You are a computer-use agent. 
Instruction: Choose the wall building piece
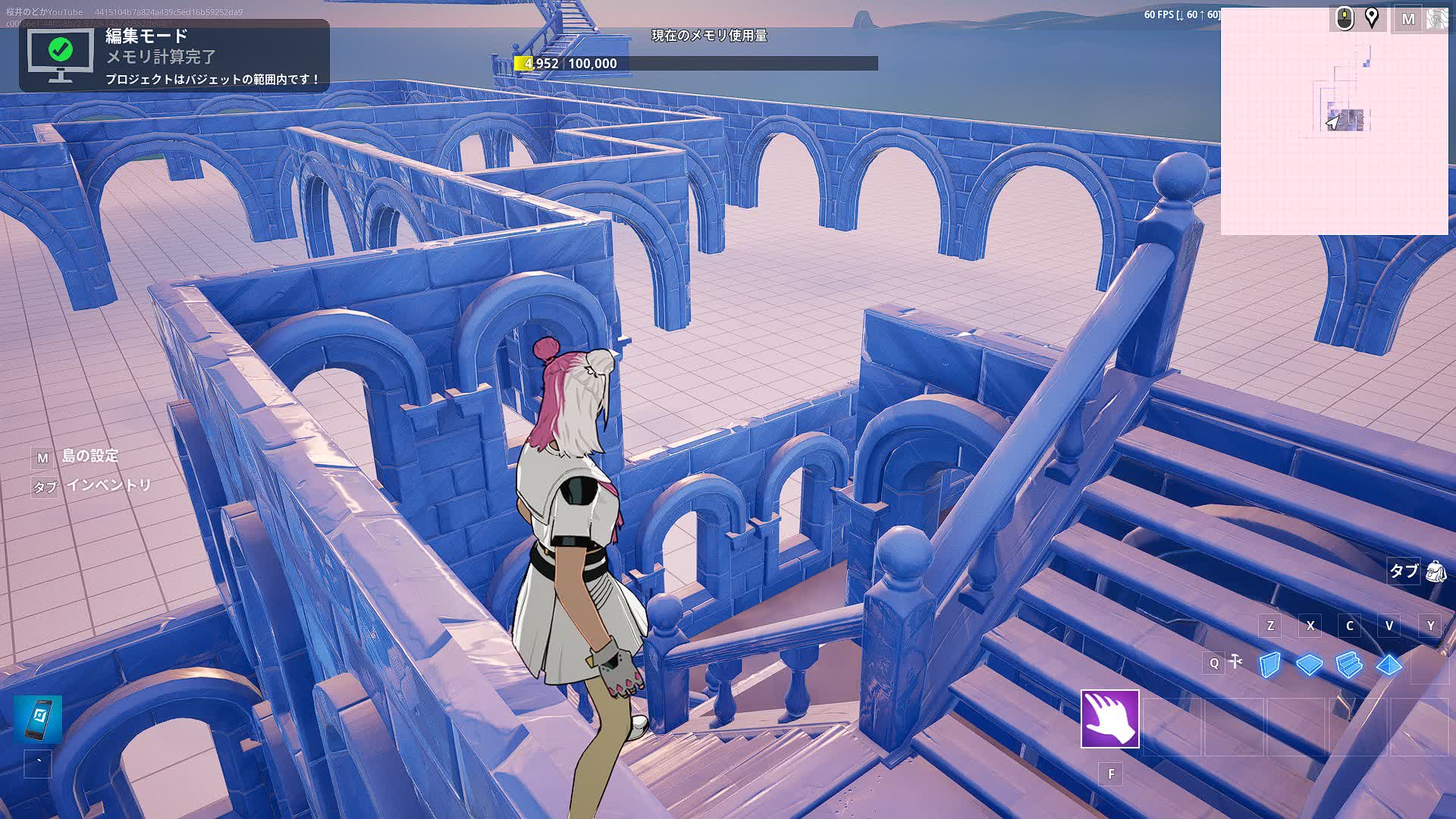(x=1269, y=665)
